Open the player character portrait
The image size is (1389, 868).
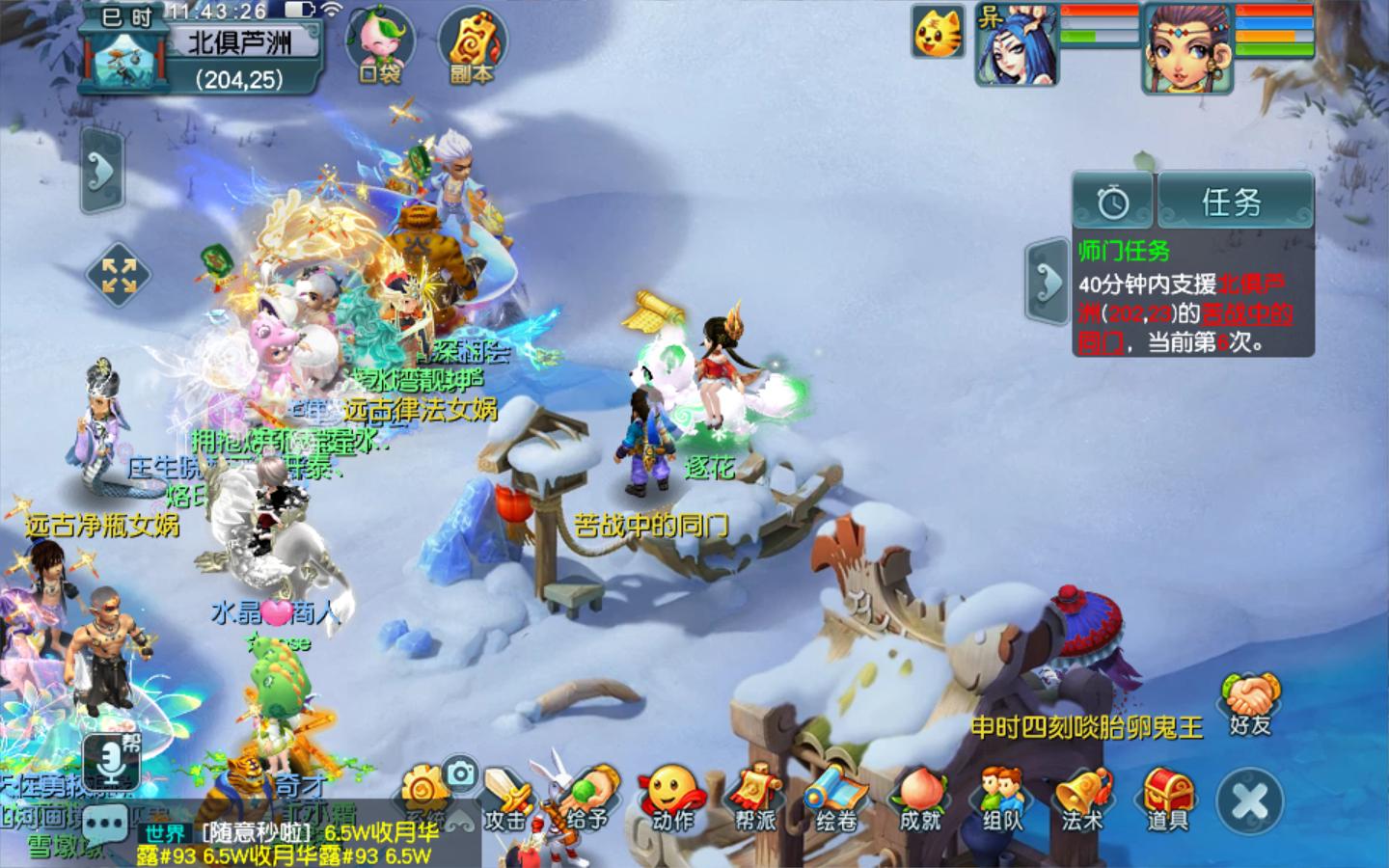click(1187, 46)
